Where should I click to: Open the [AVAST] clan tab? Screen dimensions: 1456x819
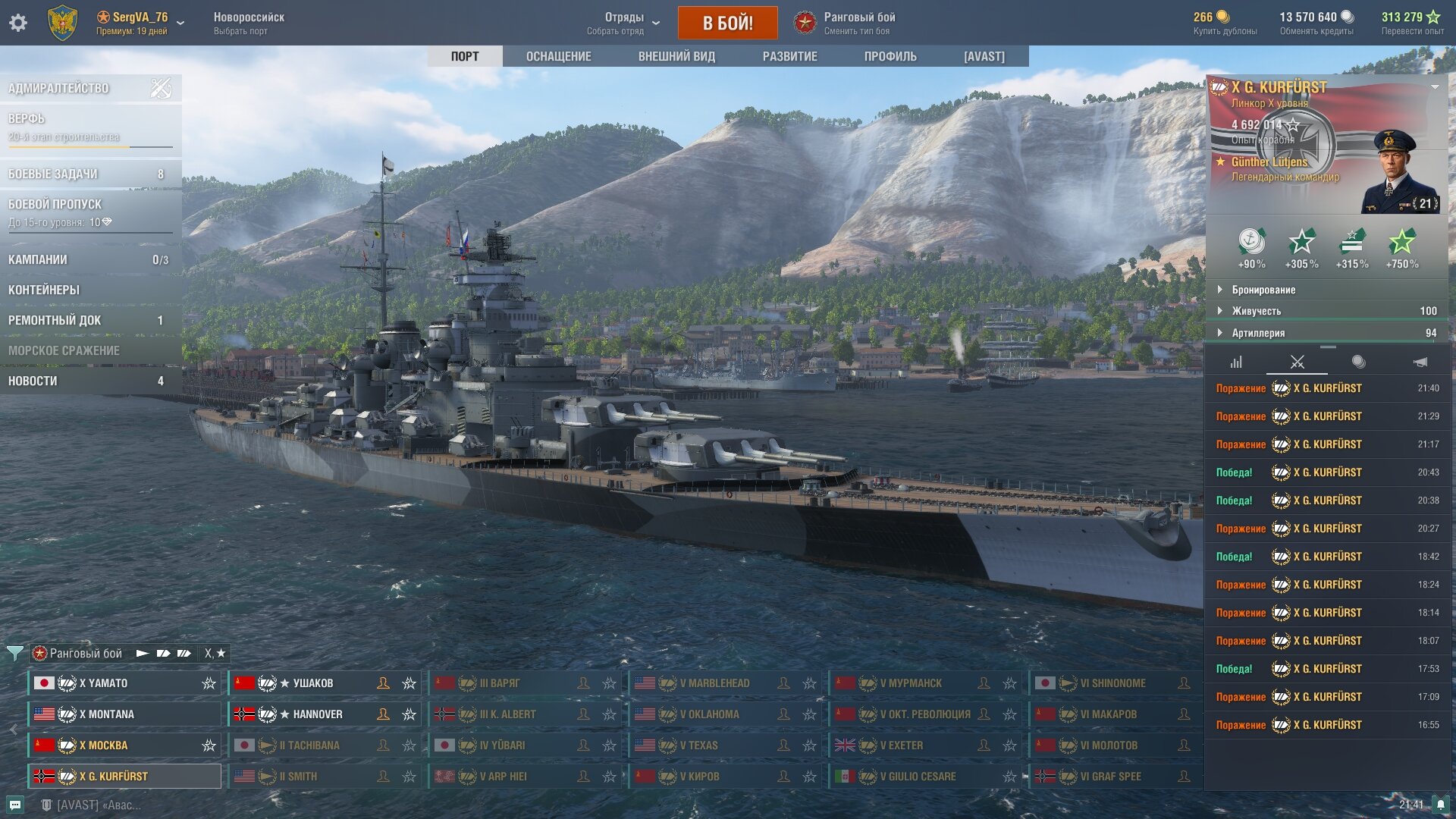[x=984, y=56]
